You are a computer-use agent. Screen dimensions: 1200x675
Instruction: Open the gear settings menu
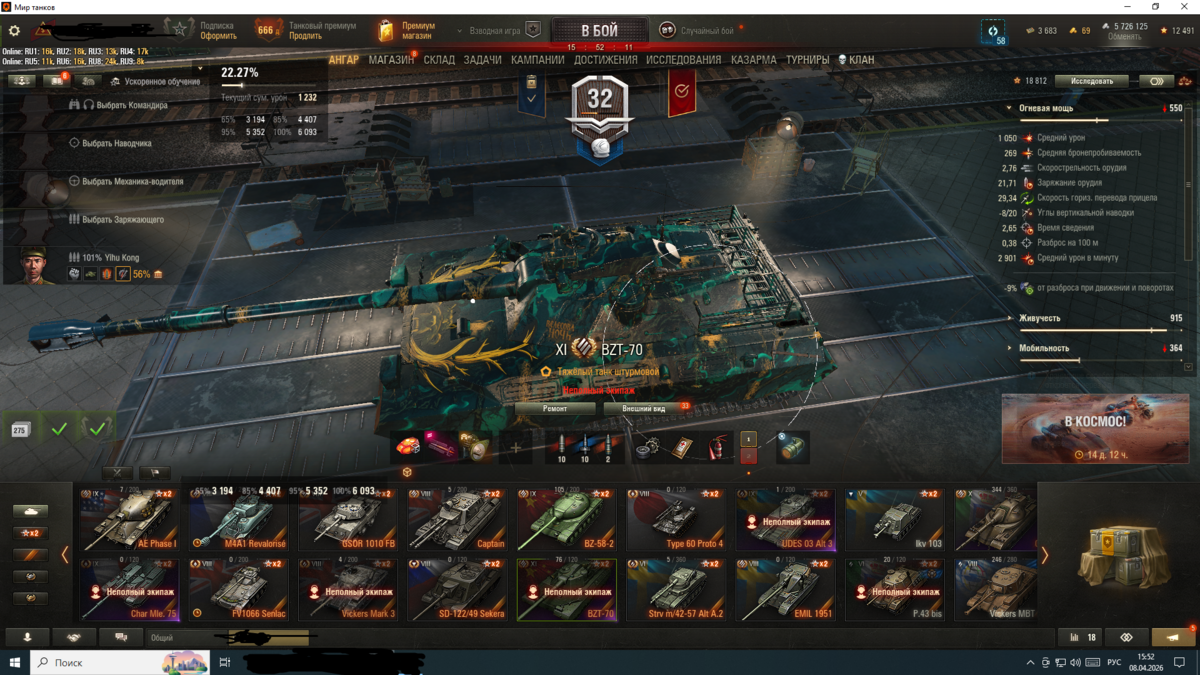point(14,31)
